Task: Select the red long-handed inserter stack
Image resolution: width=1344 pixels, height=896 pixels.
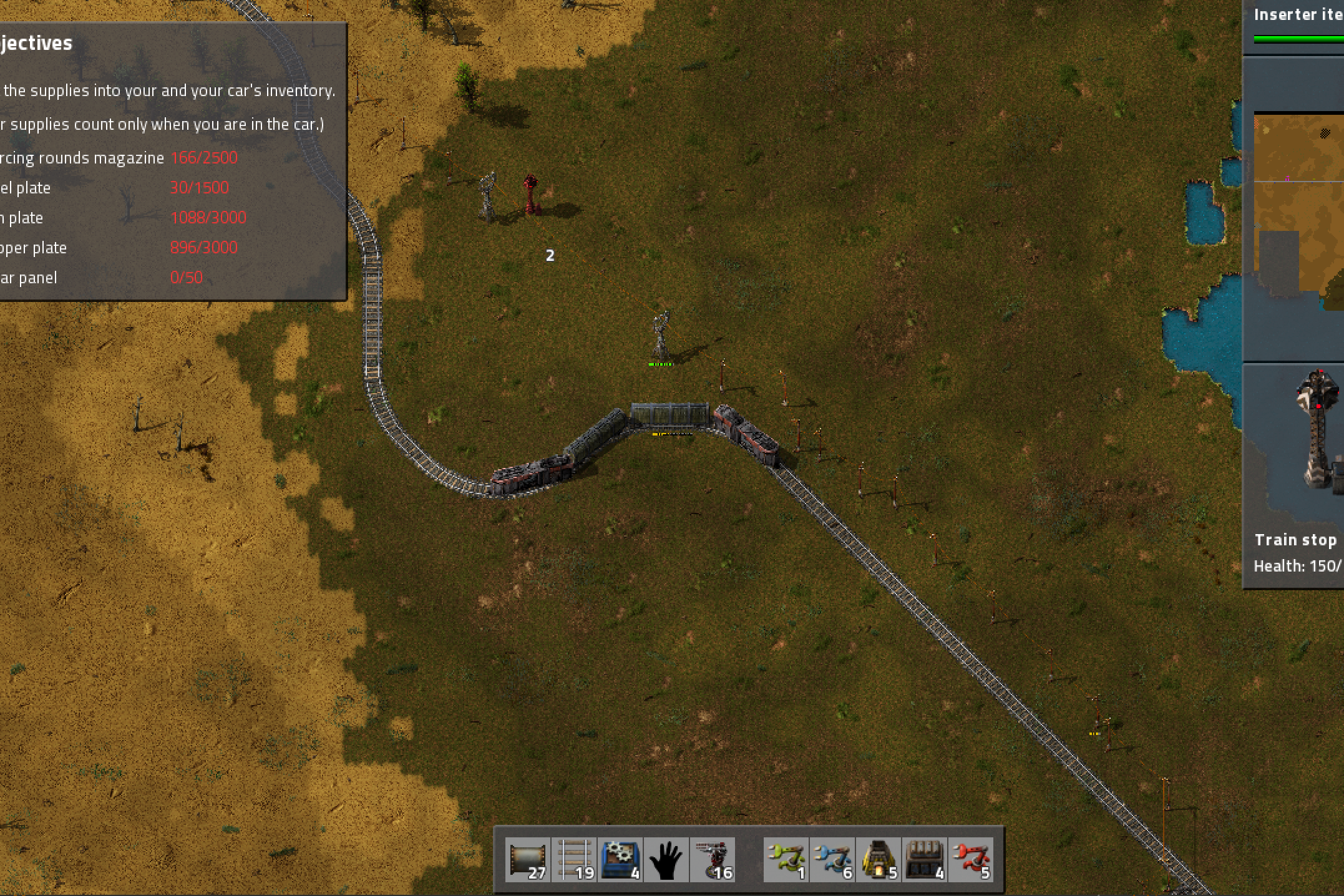Action: [x=971, y=860]
